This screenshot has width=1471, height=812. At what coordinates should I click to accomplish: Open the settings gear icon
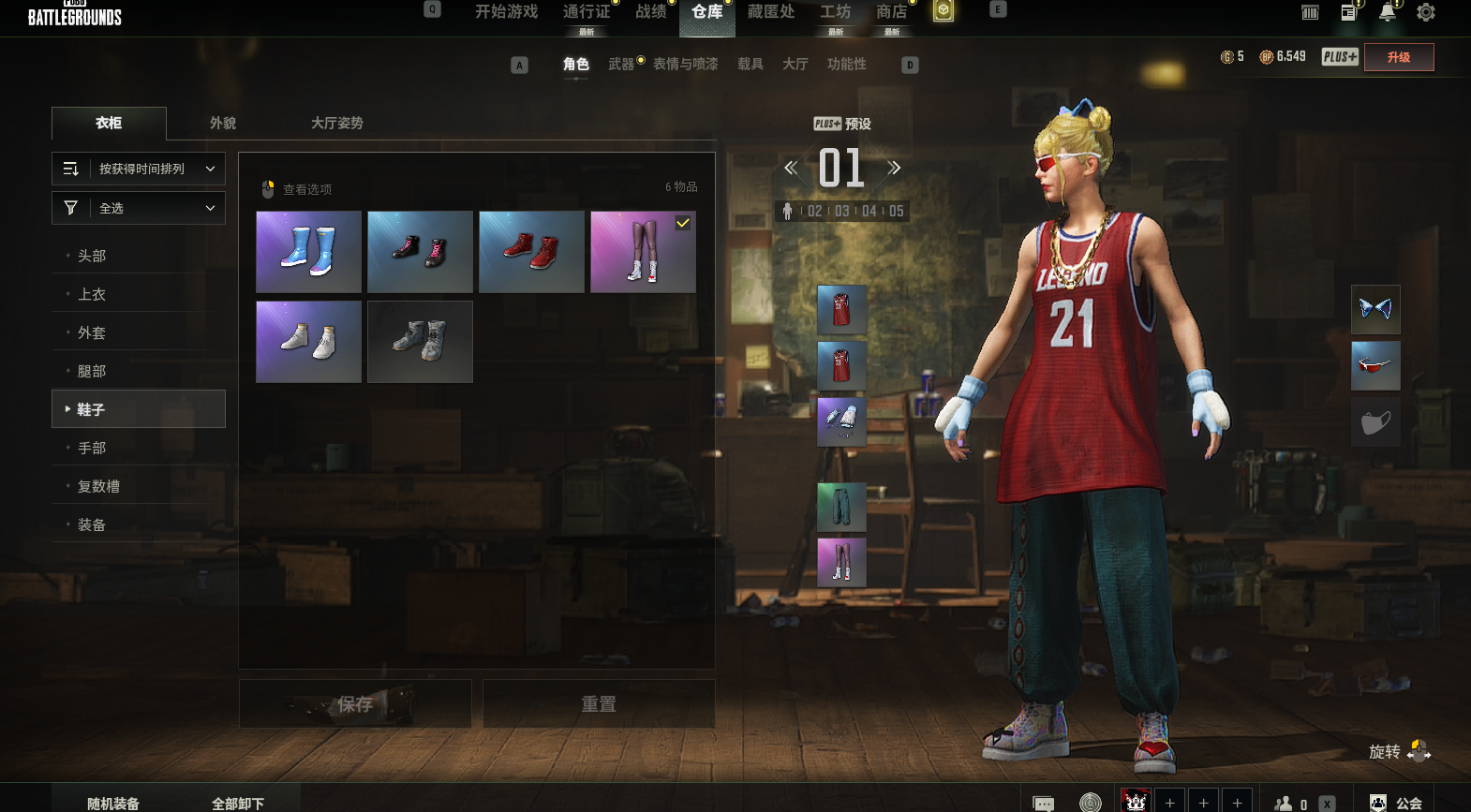1426,12
